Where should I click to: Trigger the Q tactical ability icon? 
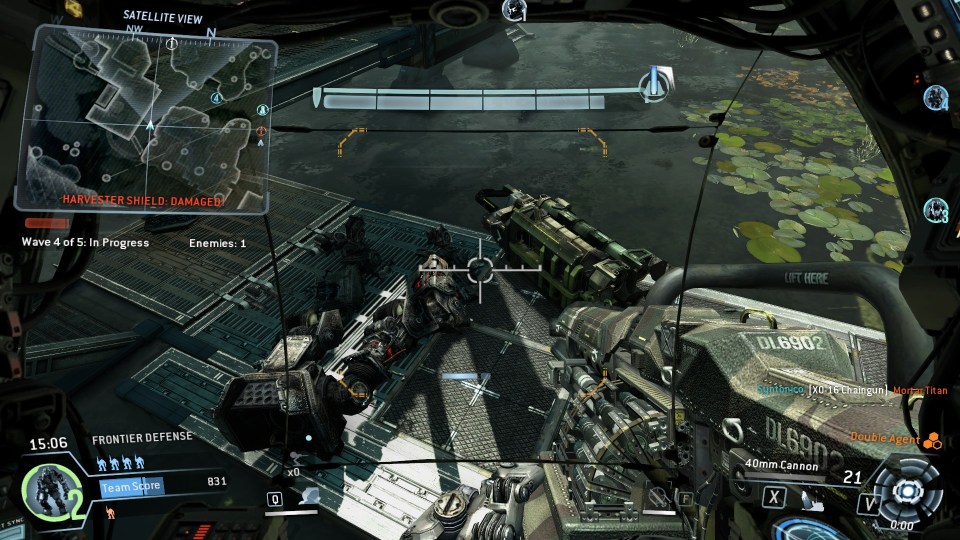coord(275,498)
